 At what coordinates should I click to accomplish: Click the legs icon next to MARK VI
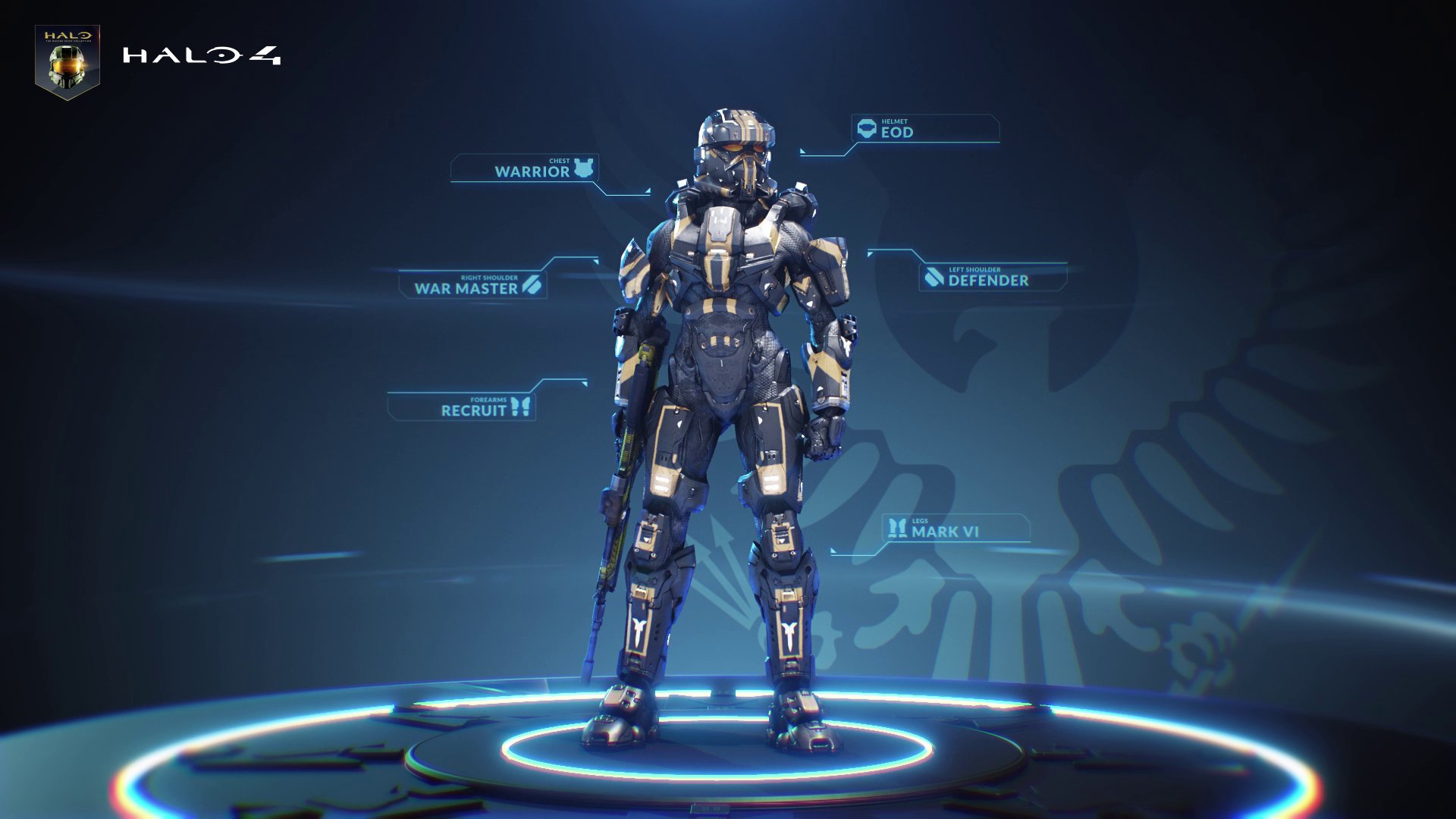pos(897,529)
